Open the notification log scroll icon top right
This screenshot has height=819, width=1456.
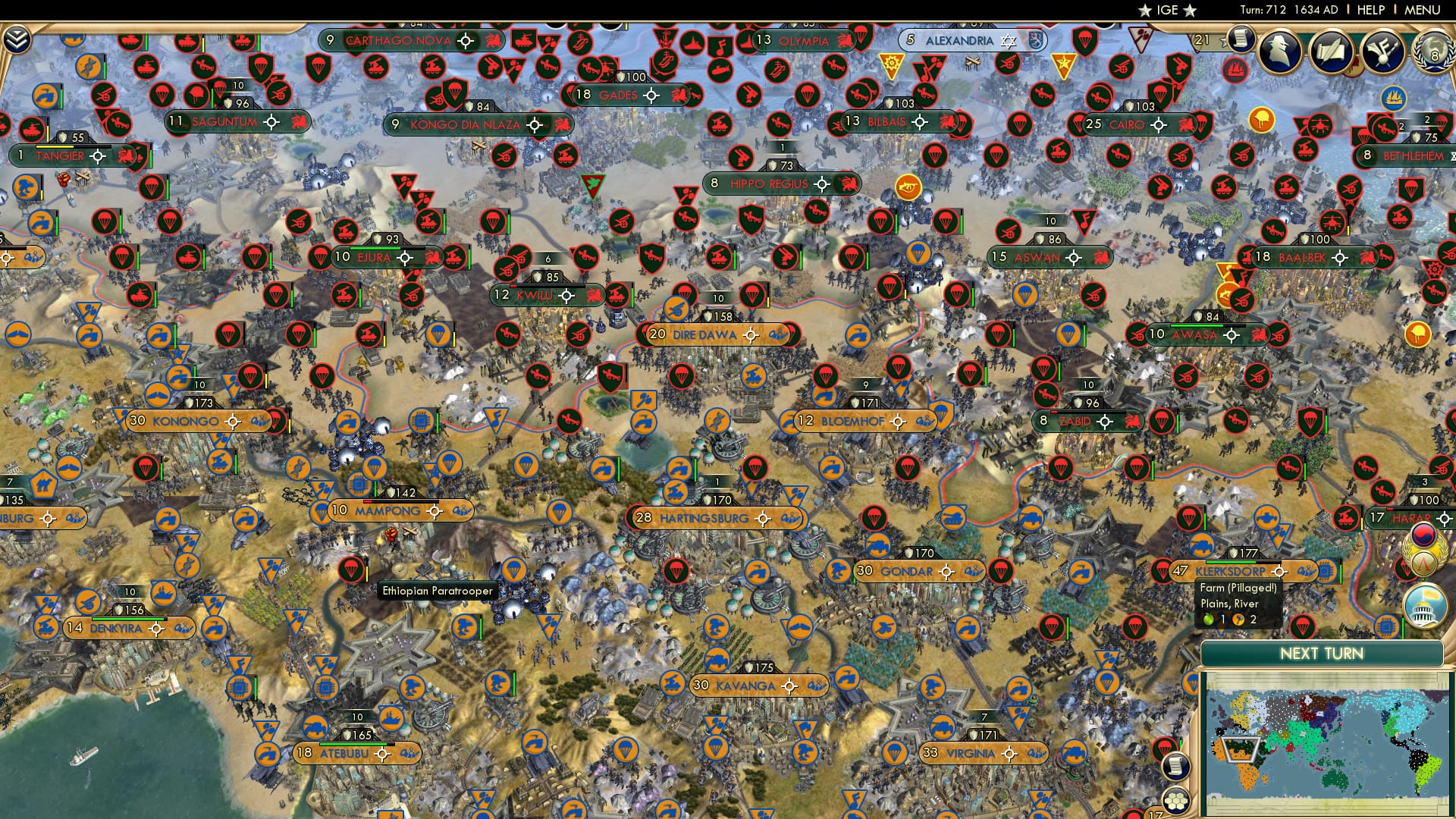(x=1239, y=40)
